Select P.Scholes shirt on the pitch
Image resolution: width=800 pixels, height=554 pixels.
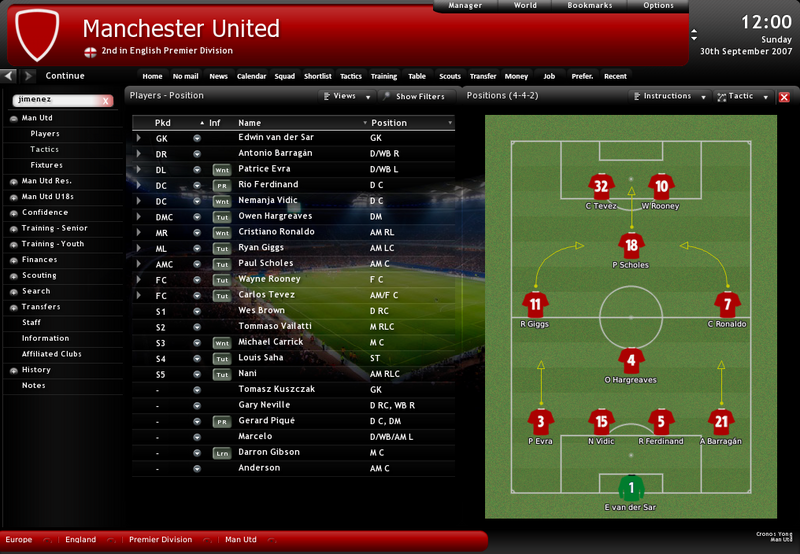[x=630, y=245]
